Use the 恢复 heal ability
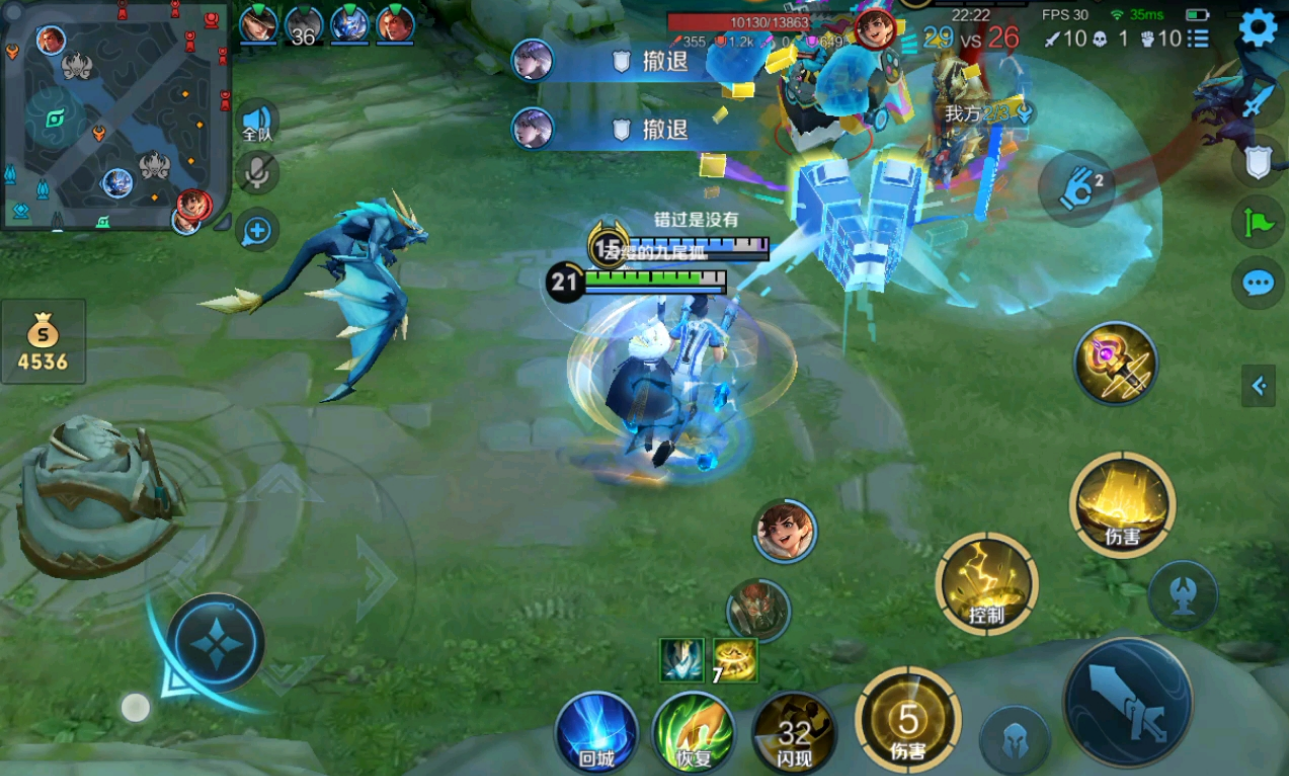Image resolution: width=1289 pixels, height=776 pixels. [x=692, y=733]
